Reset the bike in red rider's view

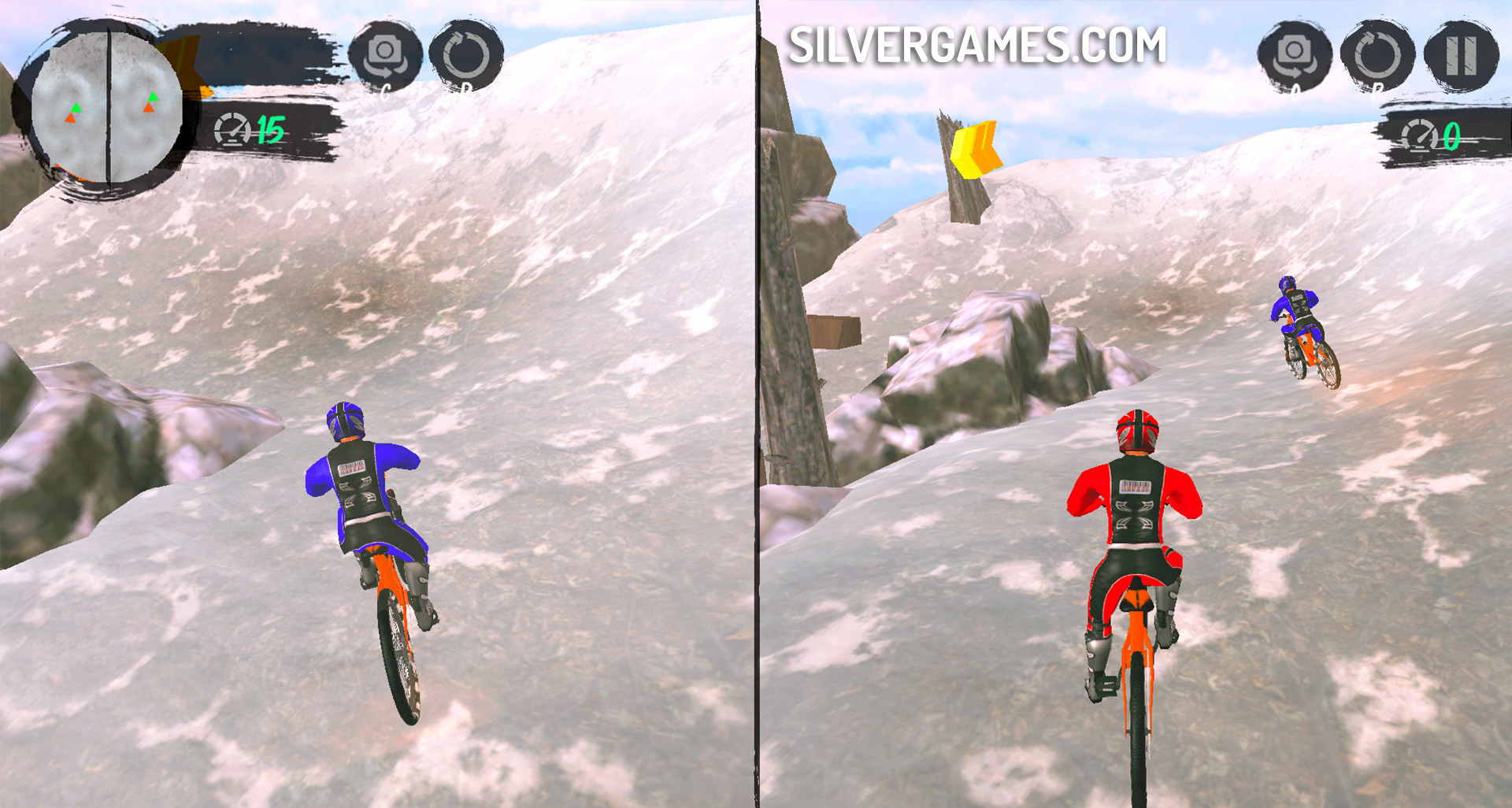pyautogui.click(x=1377, y=55)
